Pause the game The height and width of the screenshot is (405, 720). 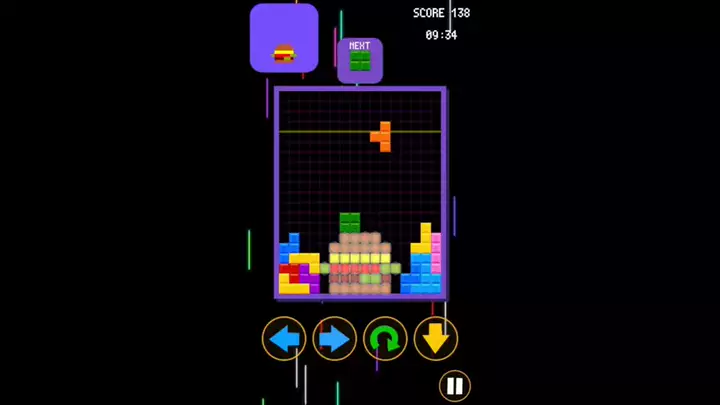click(x=454, y=385)
